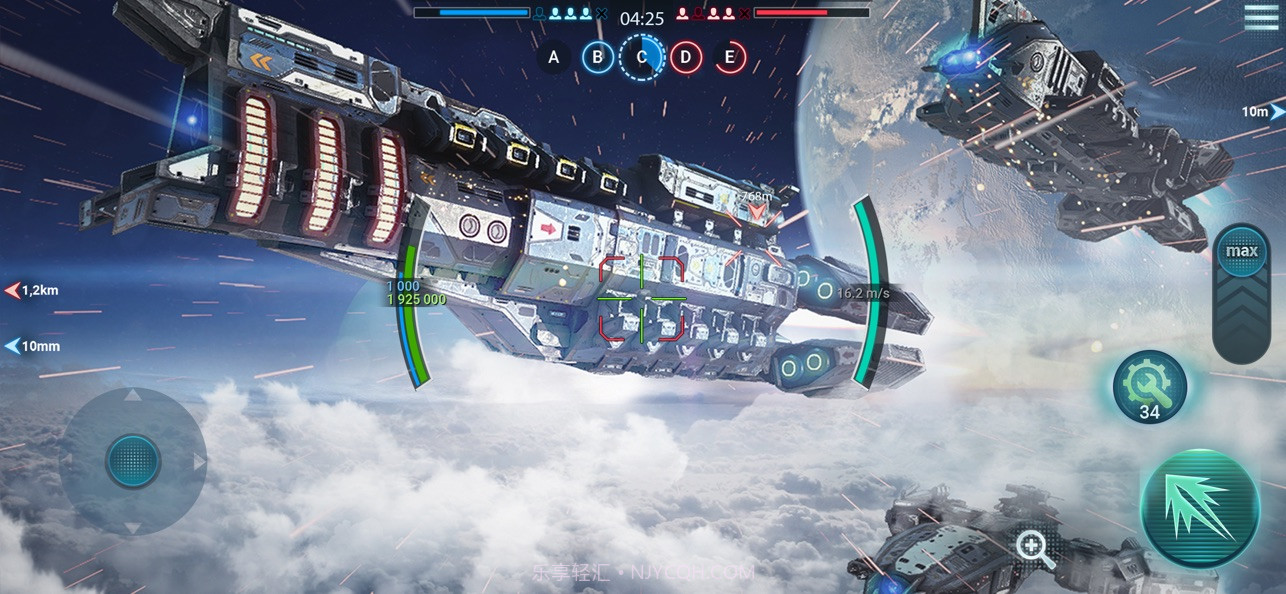The width and height of the screenshot is (1286, 594).
Task: Set throttle to max speed
Action: 1242,251
